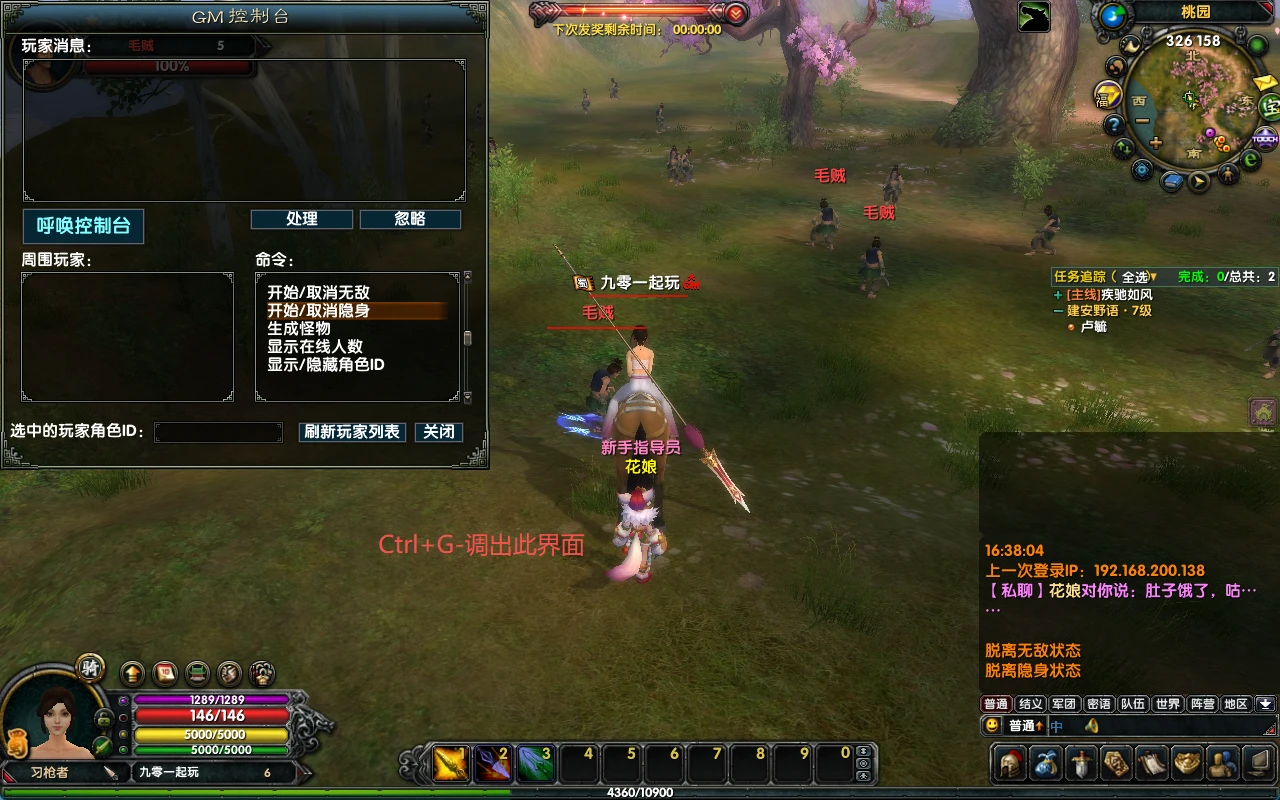Screen dimensions: 1280x800
Task: Click the 忽略 button
Action: (410, 219)
